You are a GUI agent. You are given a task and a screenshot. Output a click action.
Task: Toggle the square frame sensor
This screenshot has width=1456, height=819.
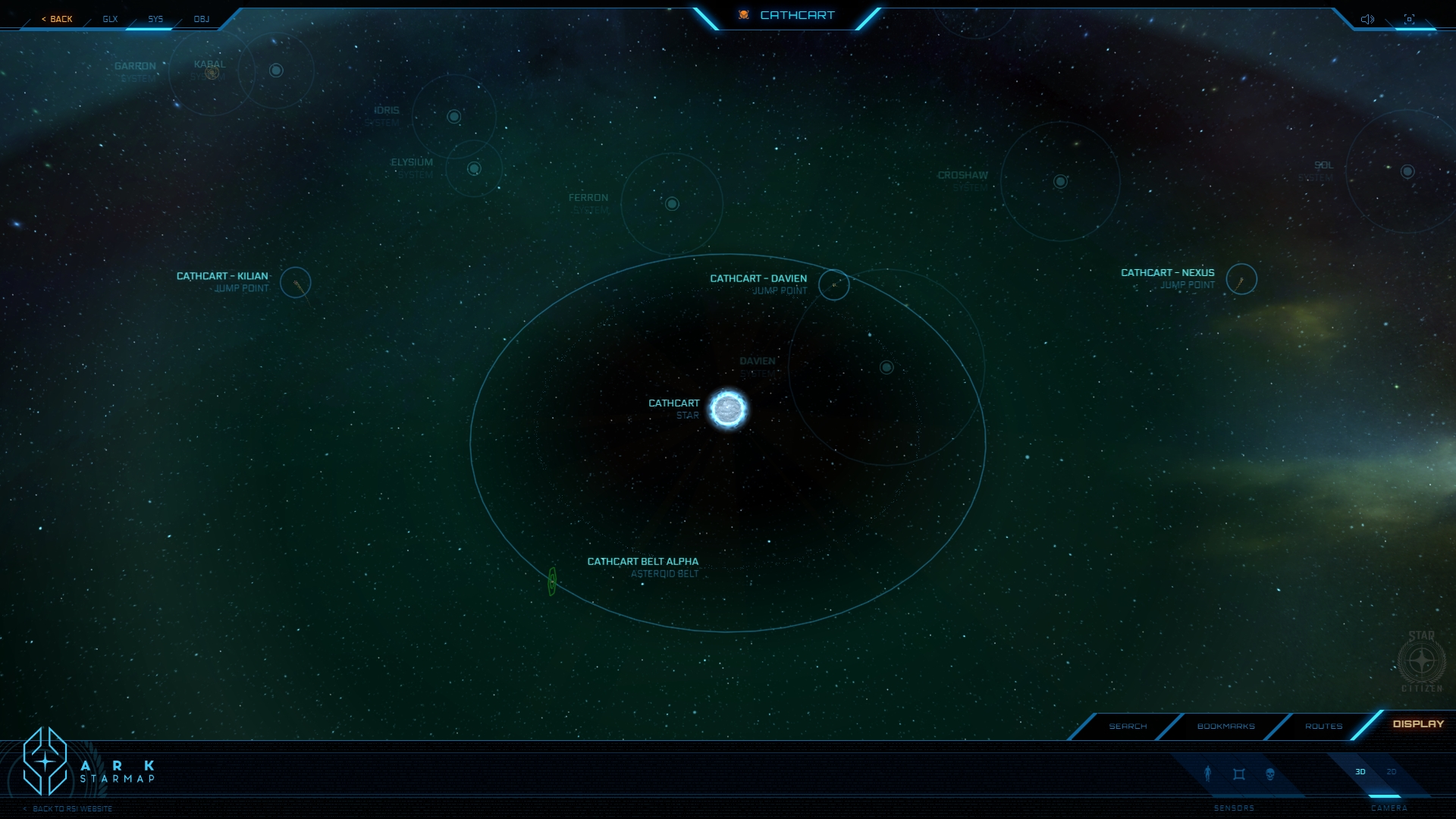[x=1239, y=774]
